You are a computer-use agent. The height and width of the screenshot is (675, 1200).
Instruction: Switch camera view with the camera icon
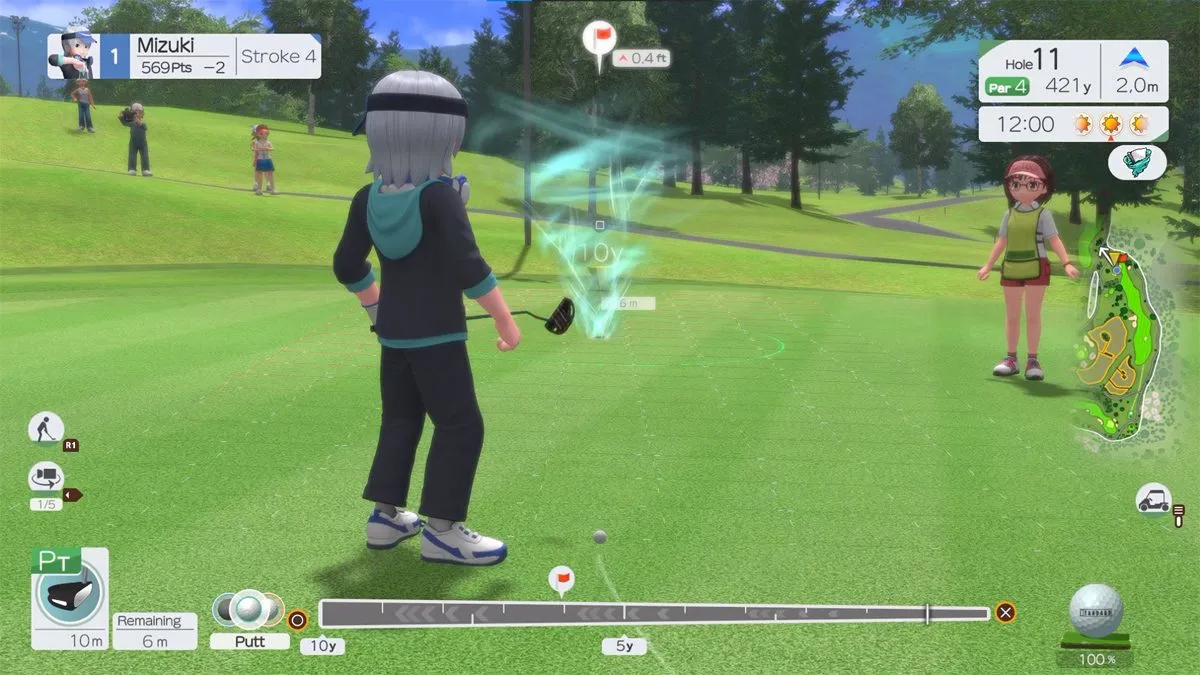coord(46,477)
